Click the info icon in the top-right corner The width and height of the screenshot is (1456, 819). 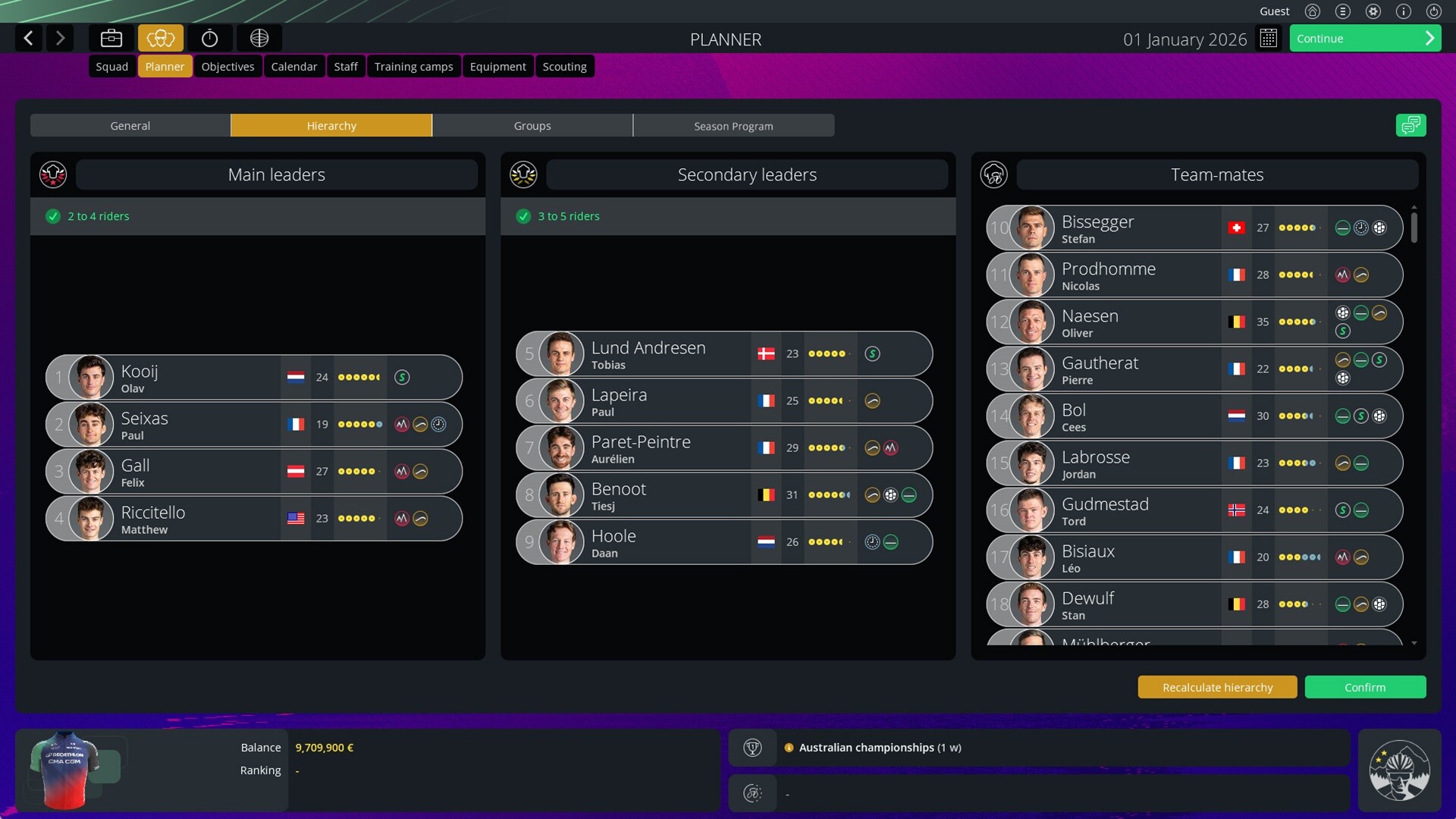1404,11
